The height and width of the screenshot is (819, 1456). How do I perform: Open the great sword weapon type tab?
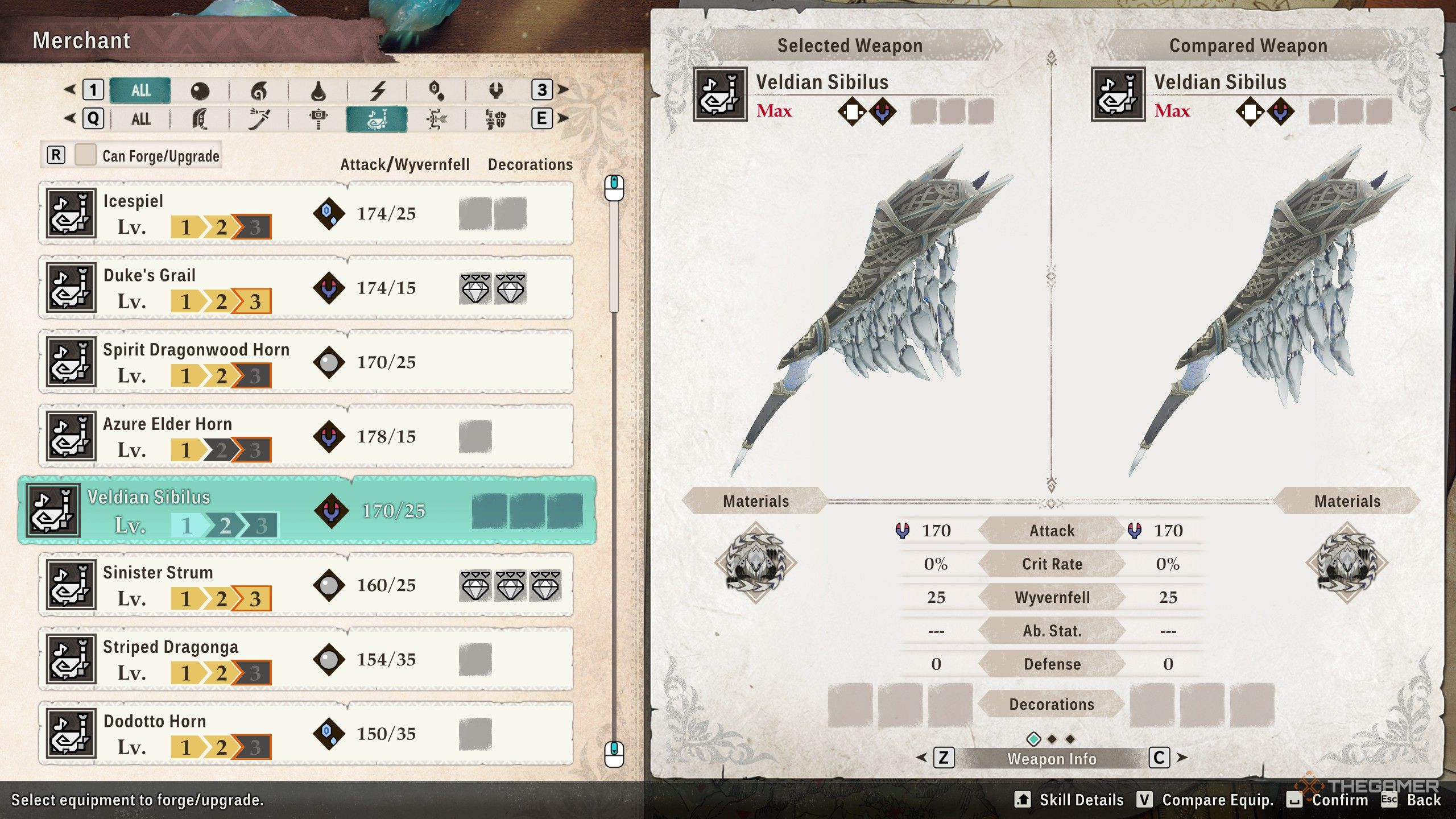(x=200, y=119)
